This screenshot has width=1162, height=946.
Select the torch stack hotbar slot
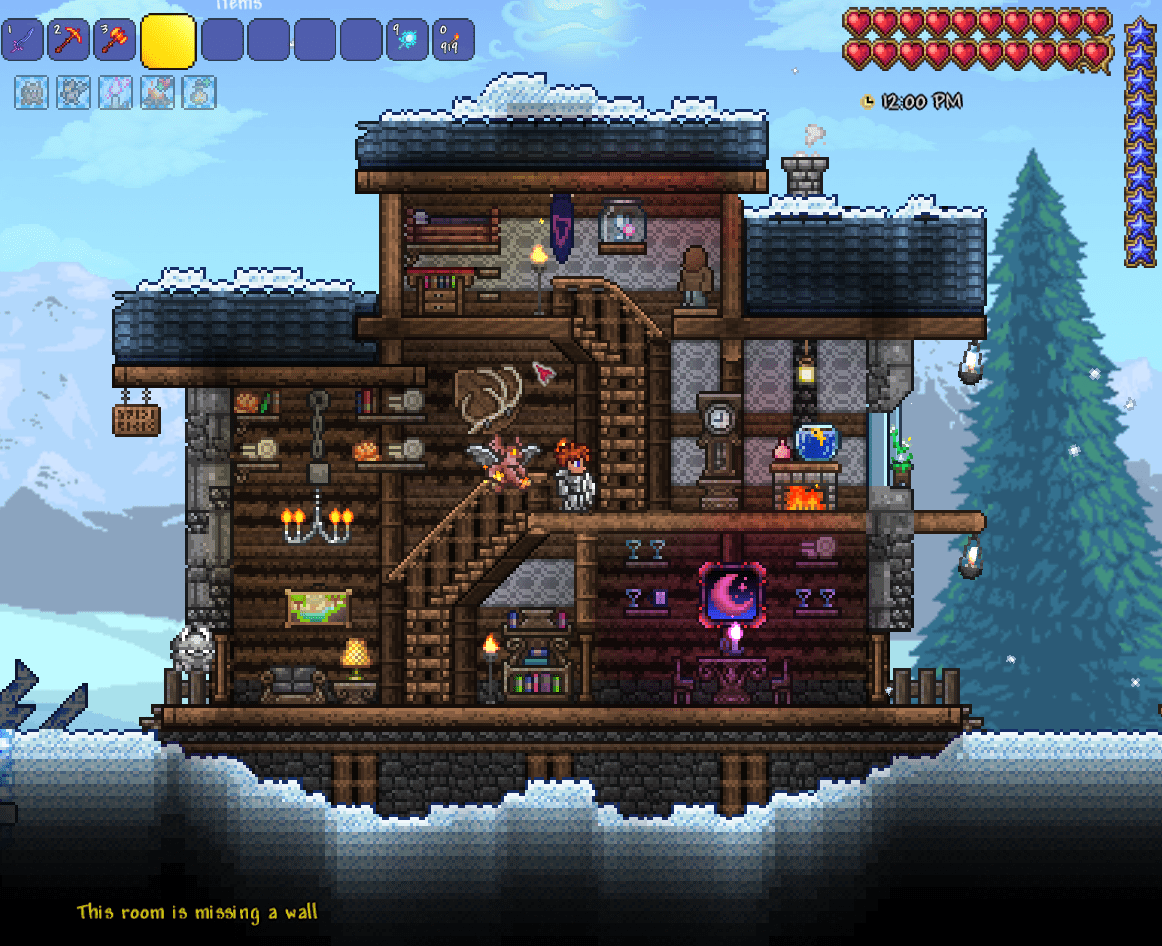click(452, 40)
